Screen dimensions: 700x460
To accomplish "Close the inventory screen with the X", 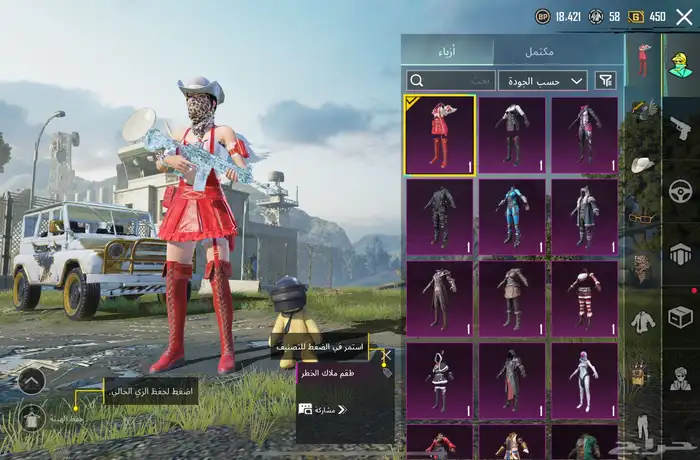I will pyautogui.click(x=684, y=17).
